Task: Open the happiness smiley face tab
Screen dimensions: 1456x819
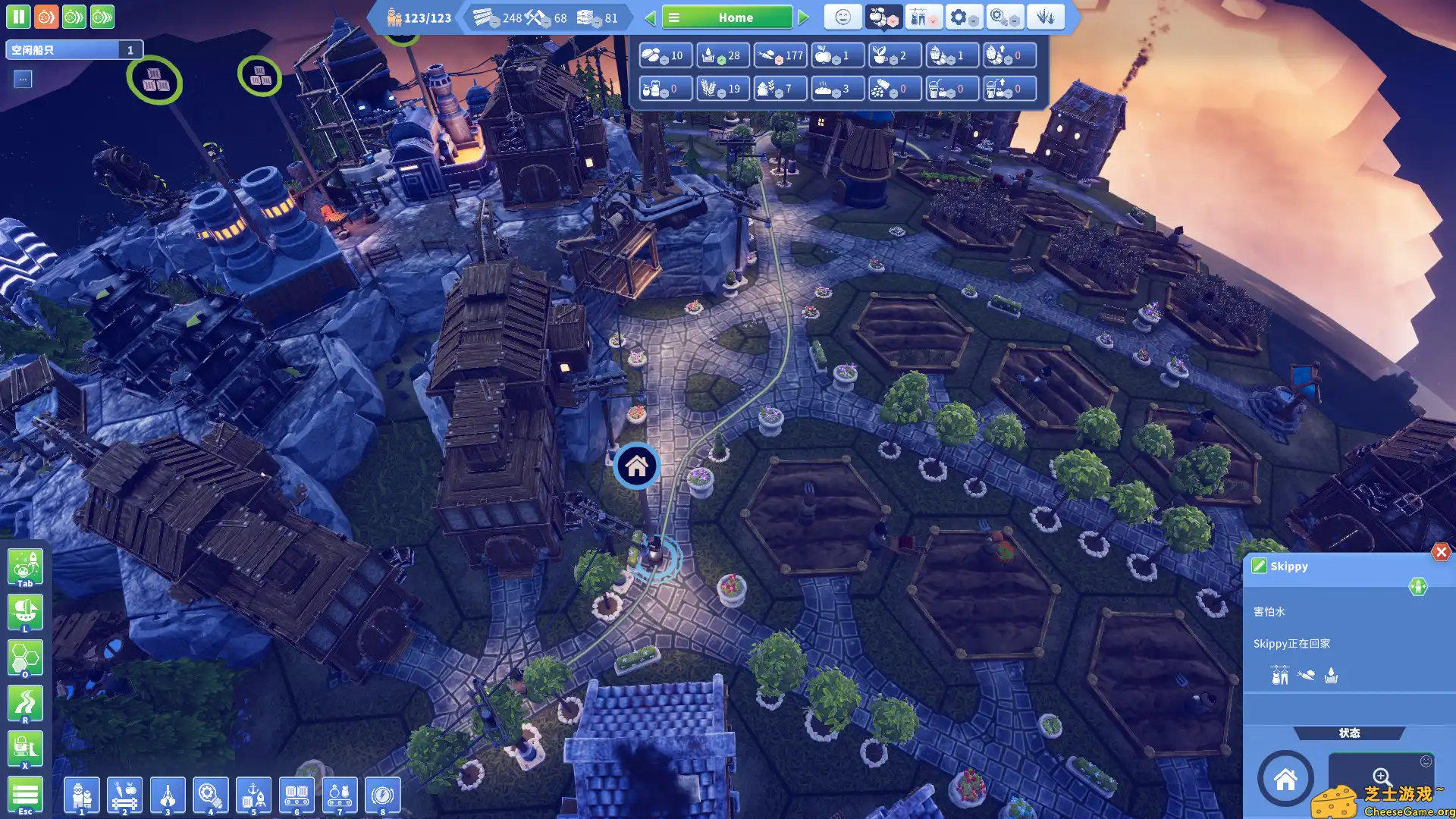Action: click(x=843, y=17)
